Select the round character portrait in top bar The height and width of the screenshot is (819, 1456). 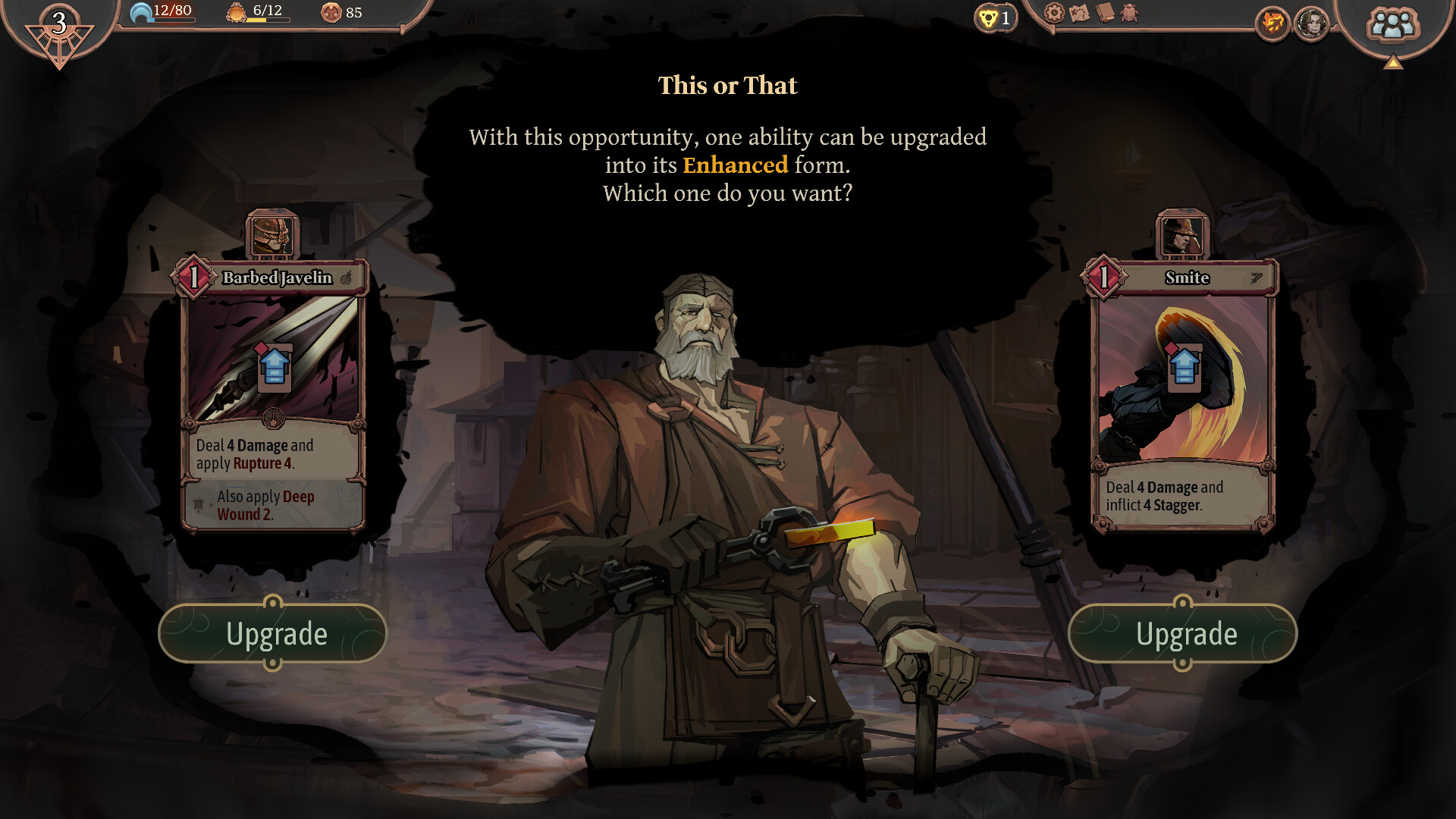(1312, 24)
